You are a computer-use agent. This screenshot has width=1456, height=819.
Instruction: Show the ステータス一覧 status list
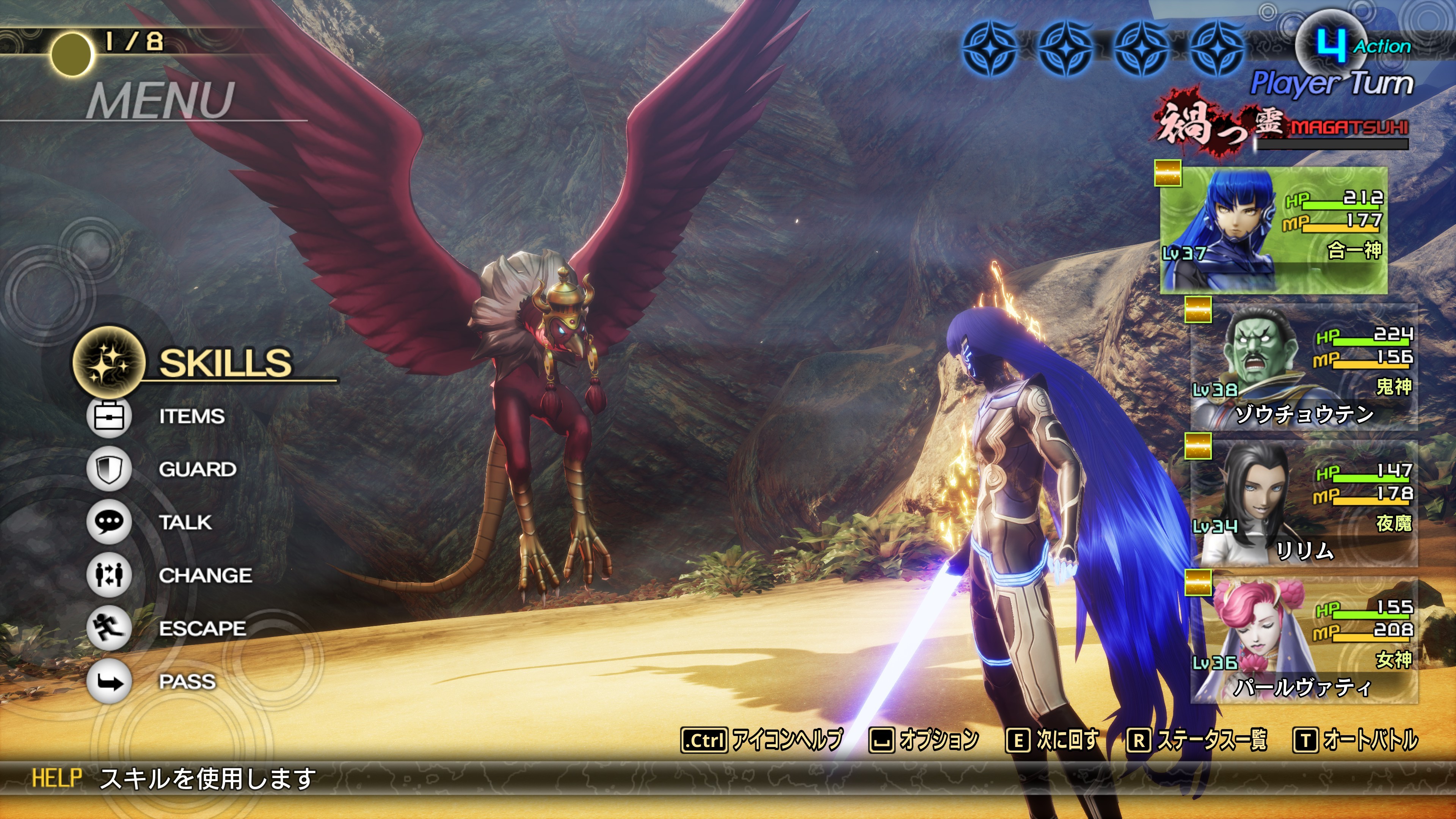tap(1197, 740)
